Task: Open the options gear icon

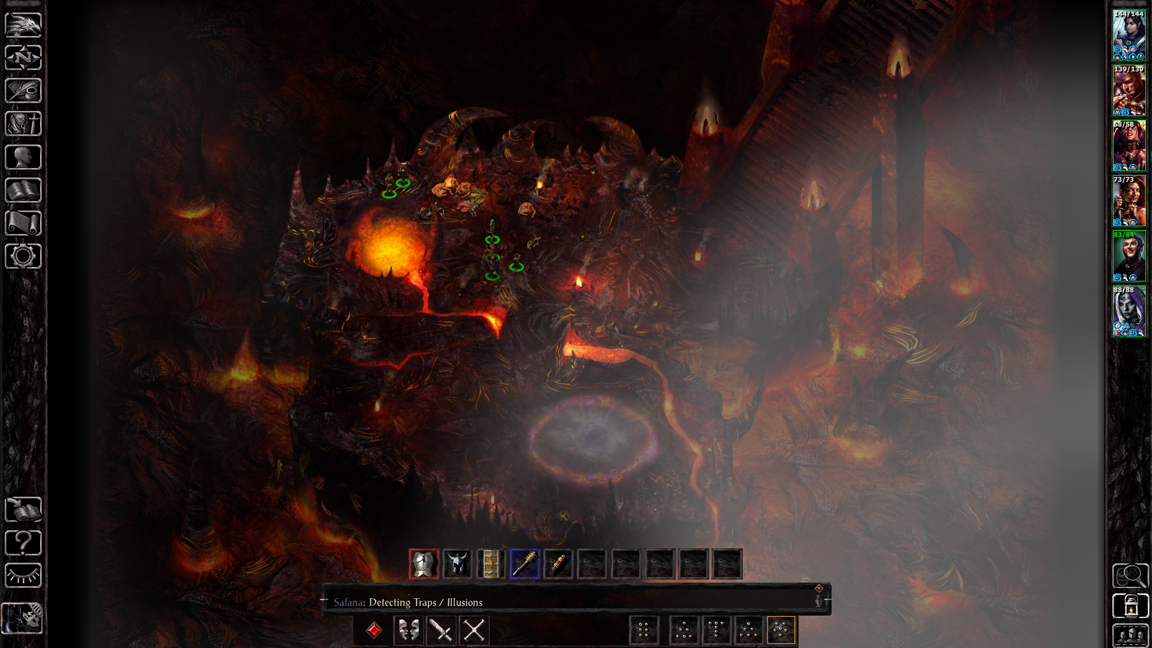Action: [x=23, y=256]
